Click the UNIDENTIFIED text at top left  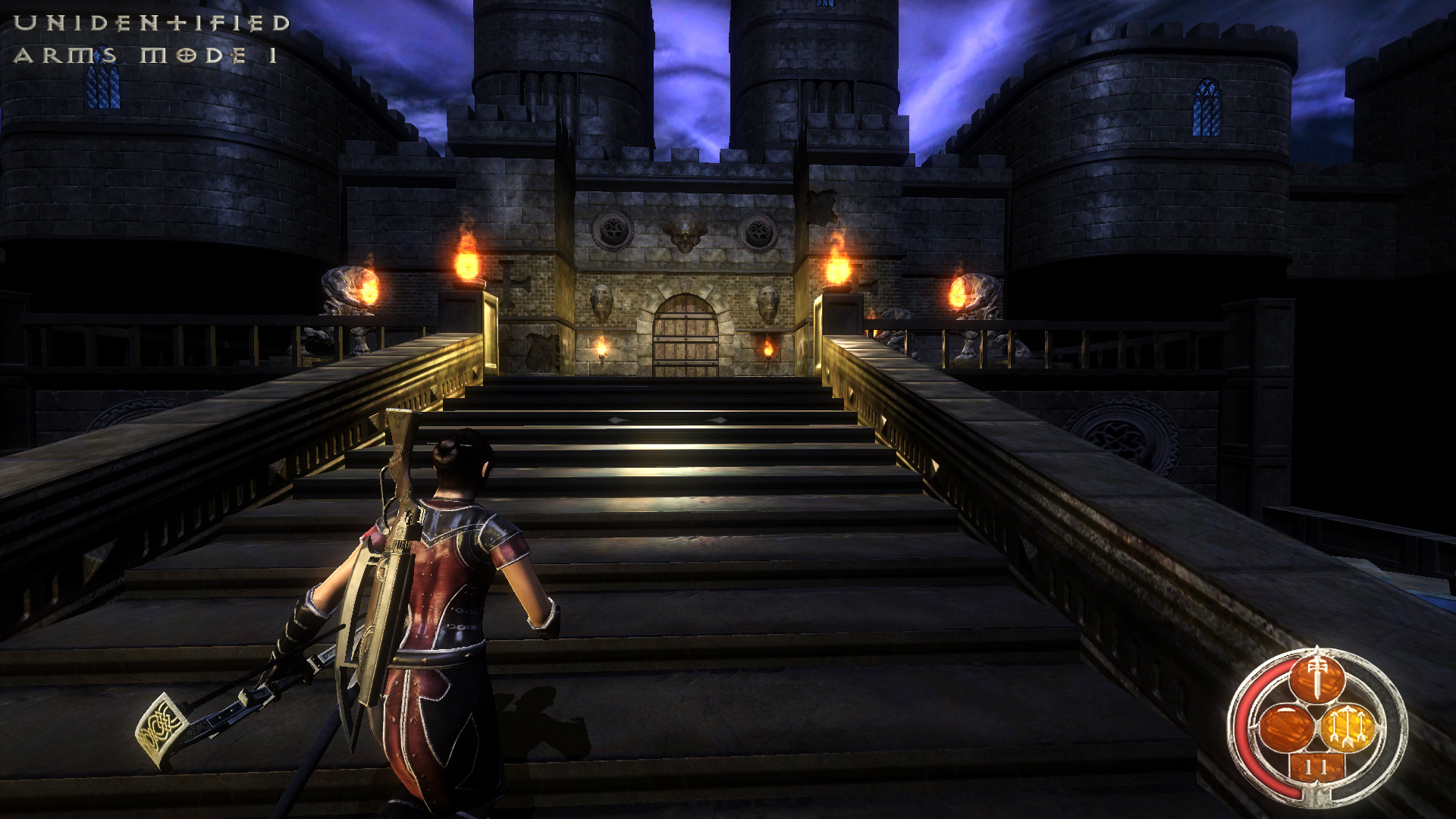(152, 23)
